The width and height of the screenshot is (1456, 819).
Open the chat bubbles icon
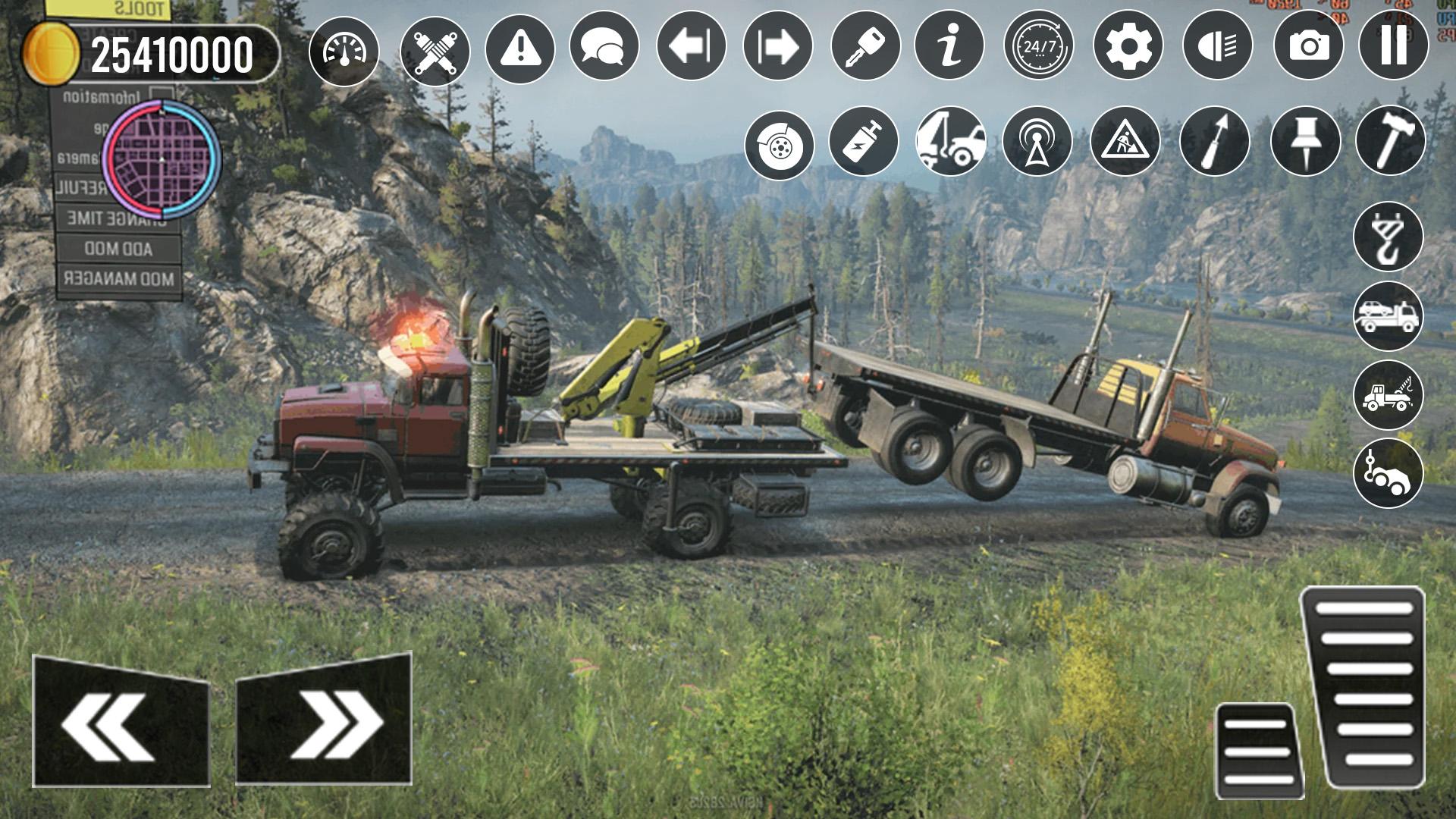tap(604, 45)
